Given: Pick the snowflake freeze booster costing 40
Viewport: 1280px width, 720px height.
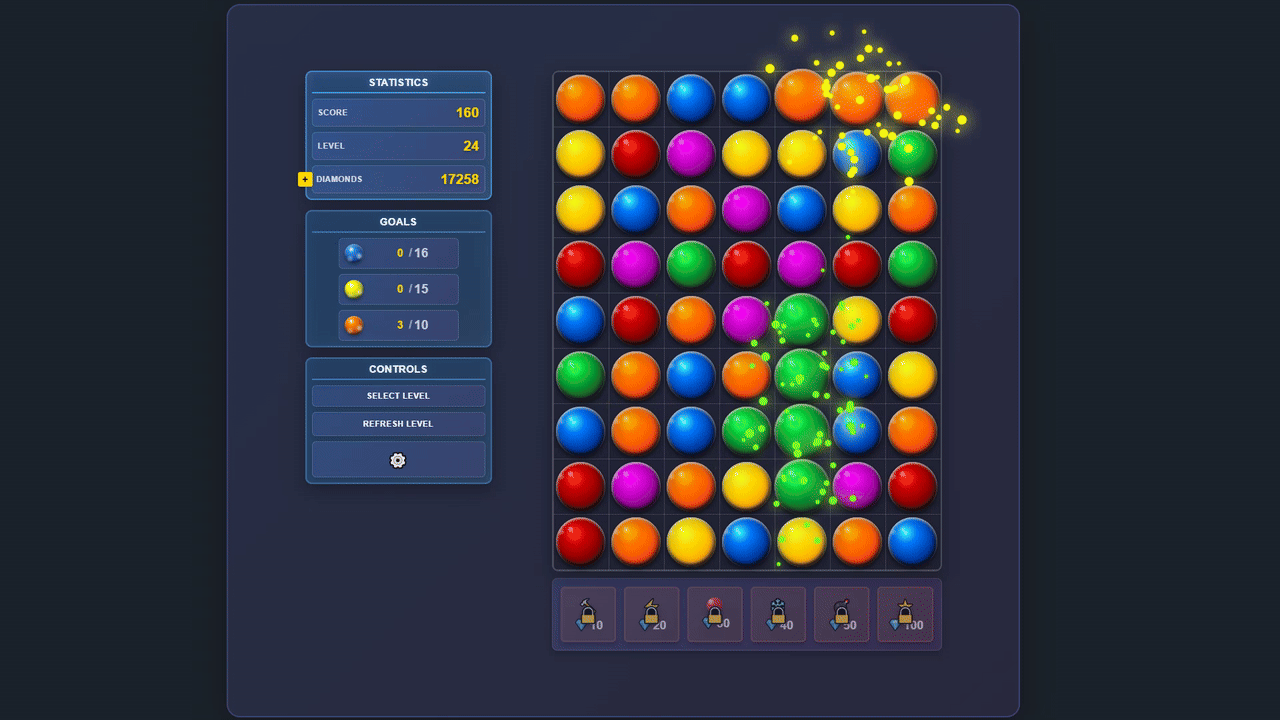Looking at the screenshot, I should tap(778, 614).
